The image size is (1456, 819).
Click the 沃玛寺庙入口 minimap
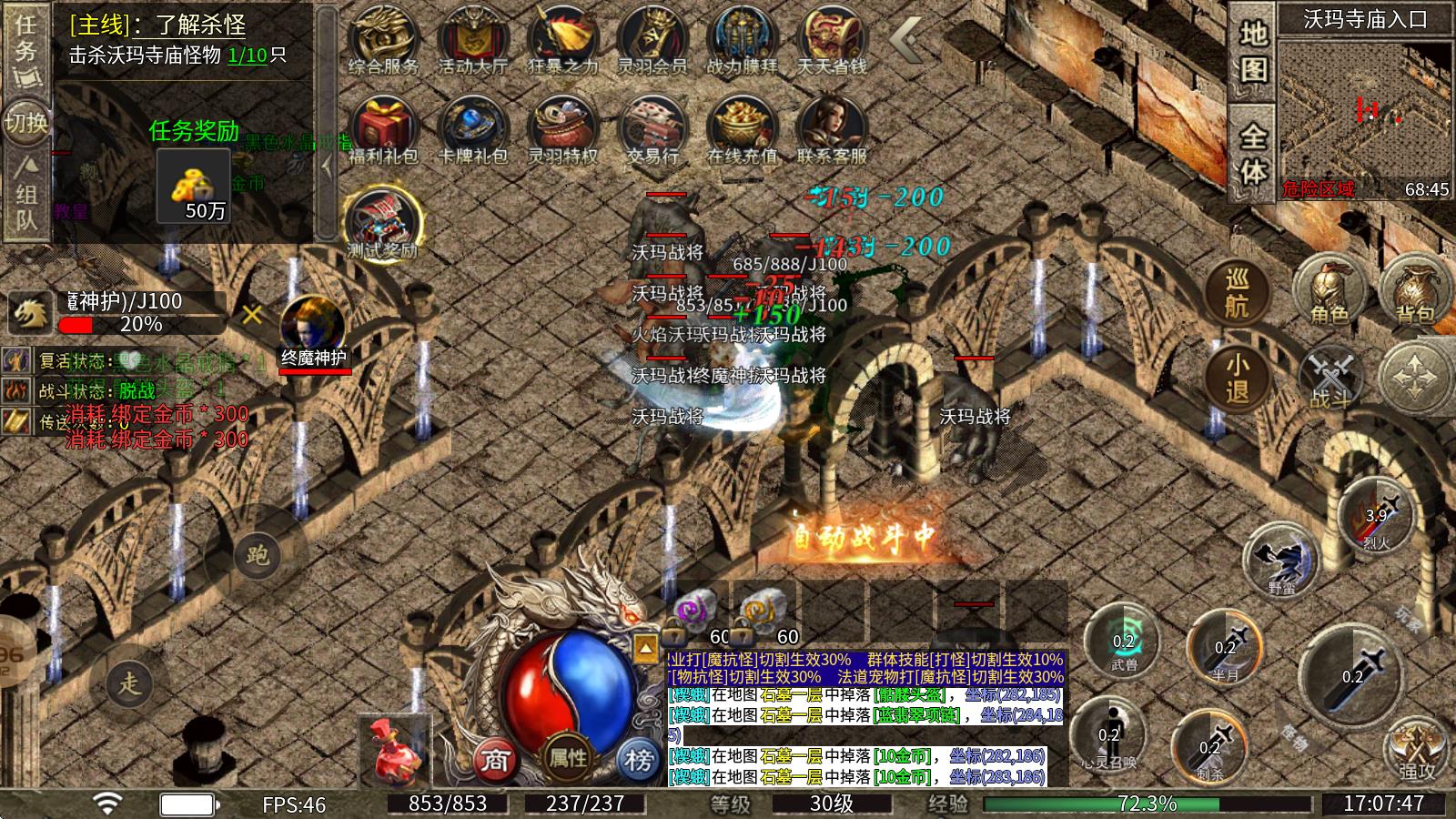pyautogui.click(x=1365, y=109)
